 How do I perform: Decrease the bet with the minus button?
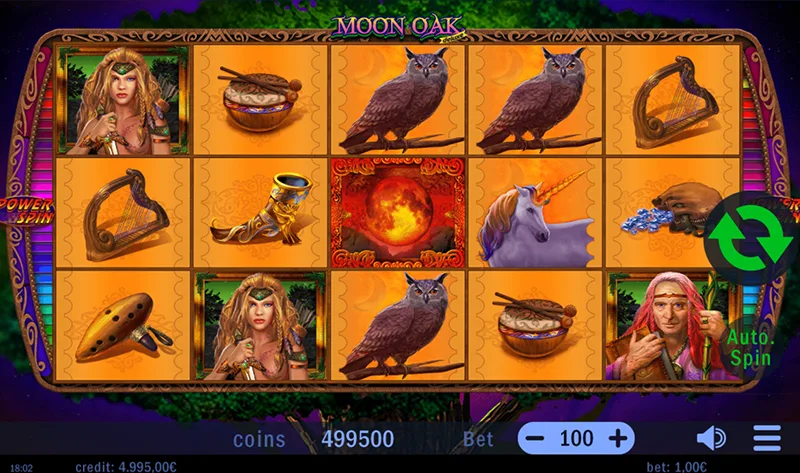(536, 438)
